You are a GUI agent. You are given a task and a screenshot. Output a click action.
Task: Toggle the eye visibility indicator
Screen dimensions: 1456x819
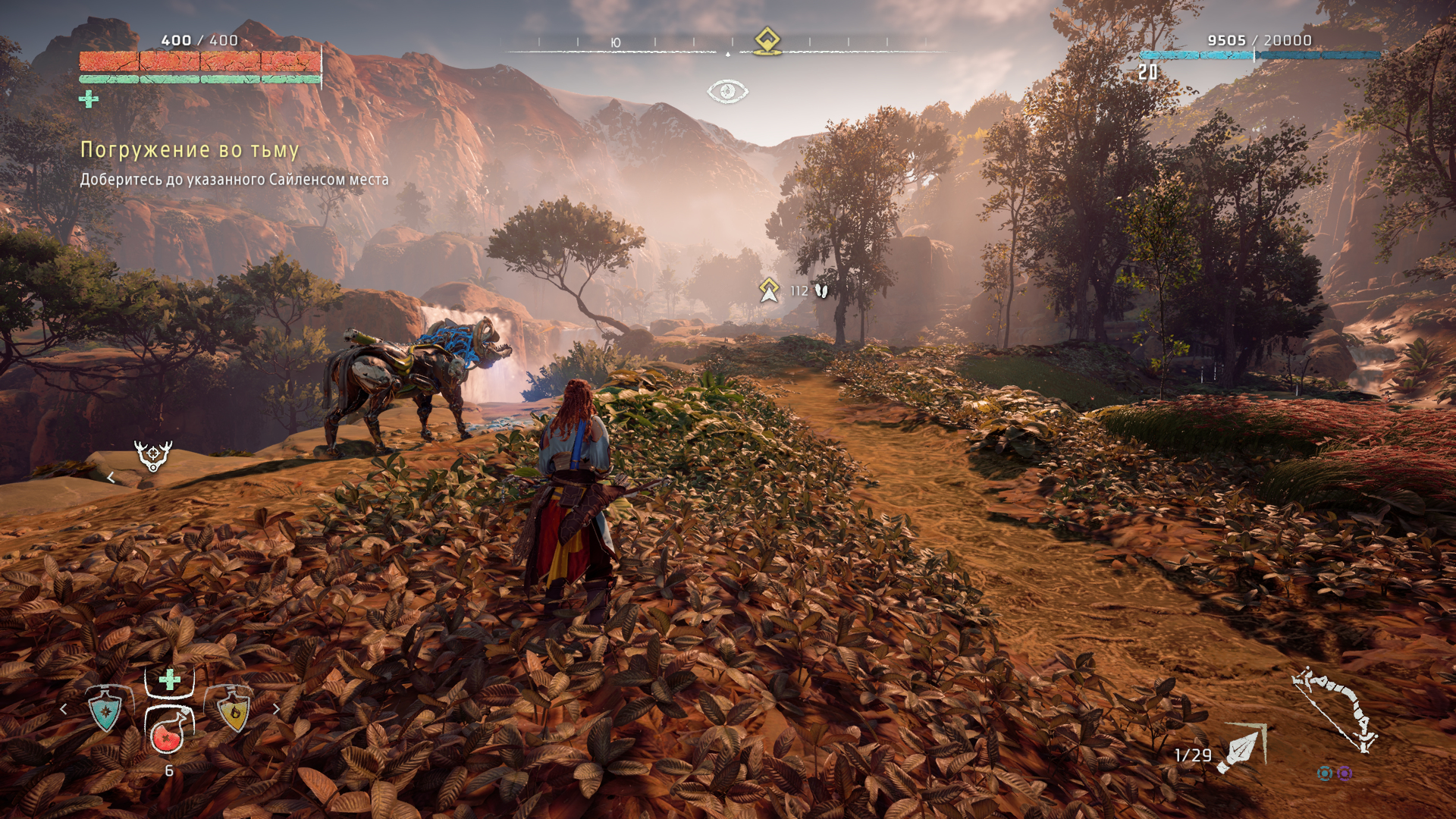point(727,92)
